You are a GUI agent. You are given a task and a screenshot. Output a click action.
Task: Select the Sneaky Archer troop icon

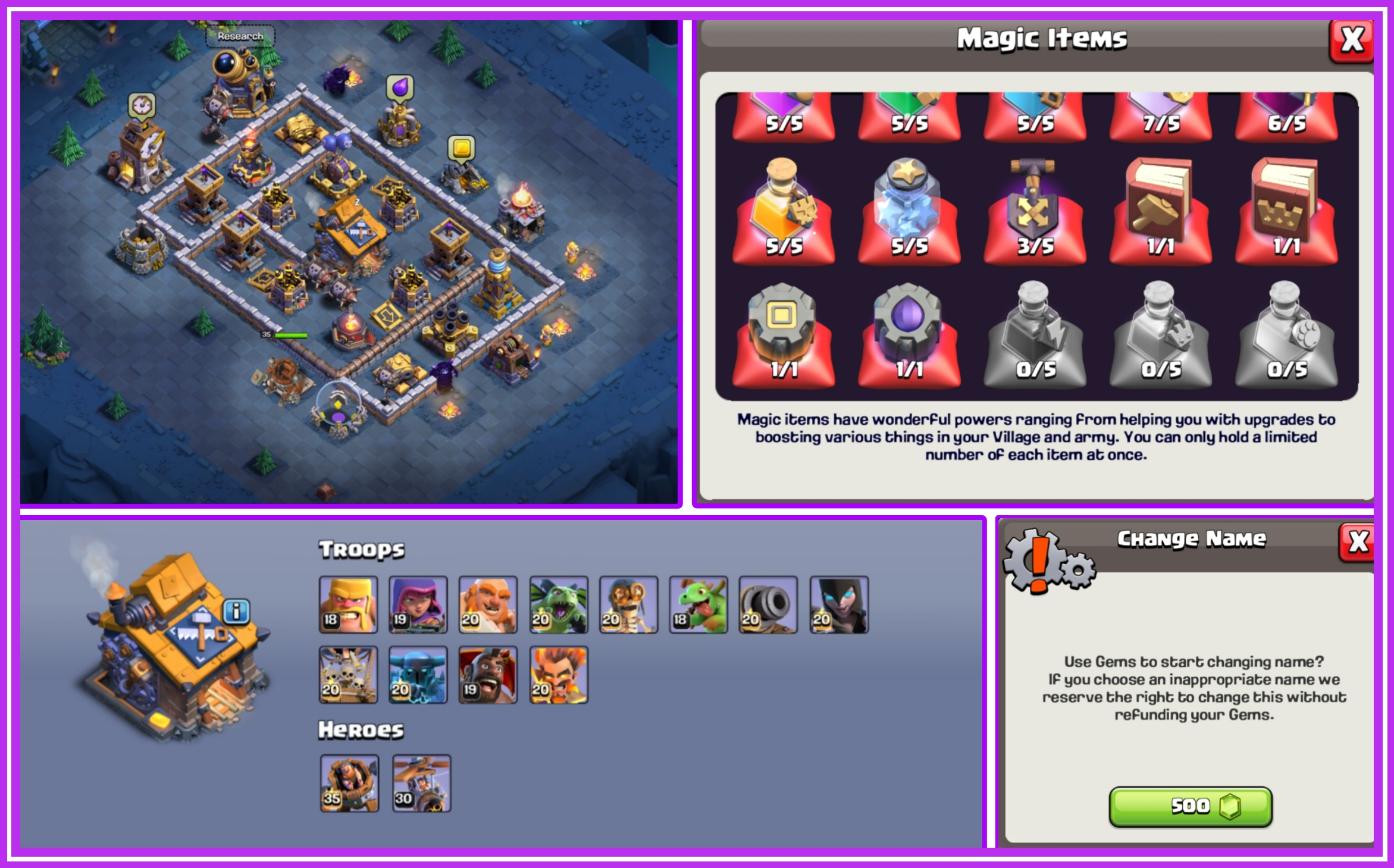(x=418, y=606)
